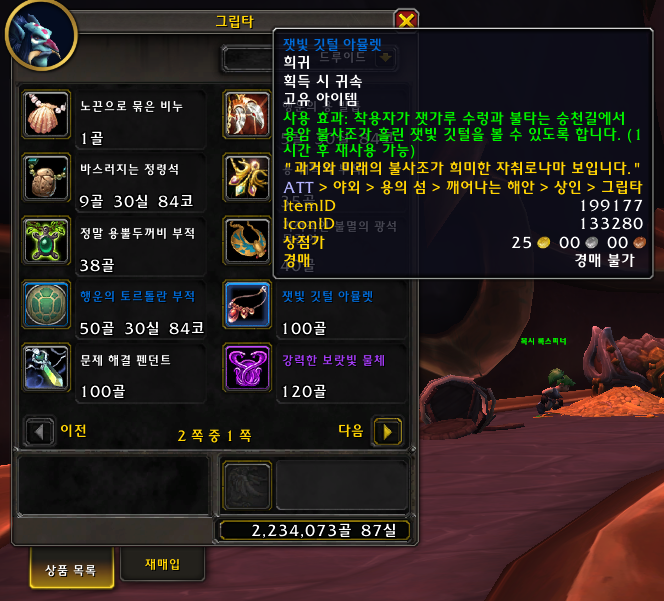Close the 그립타 merchant window
This screenshot has height=601, width=664.
tap(405, 20)
